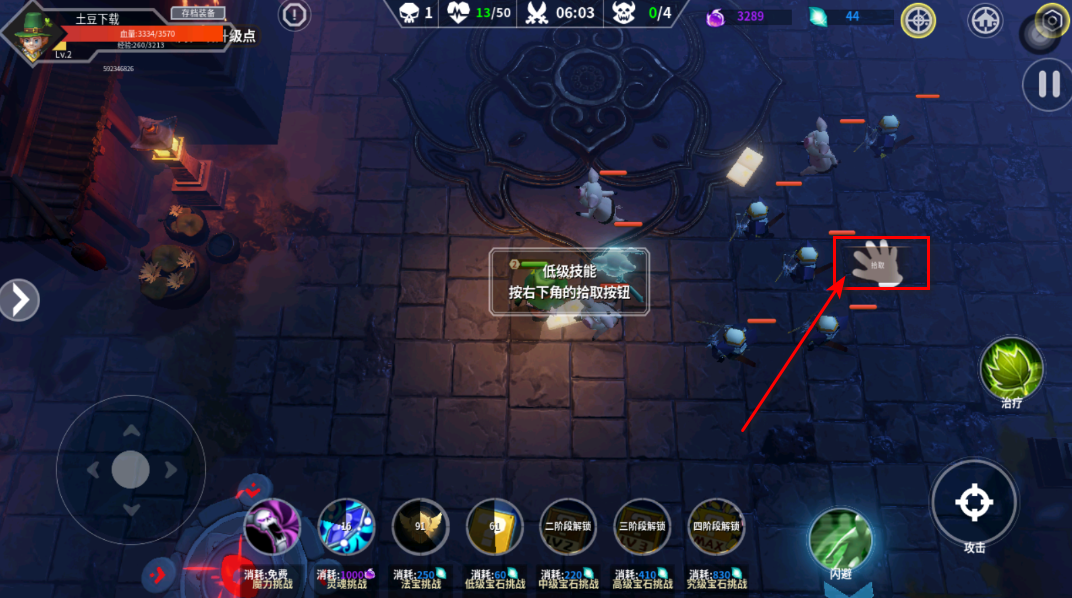Open the hexagon settings icon
This screenshot has width=1072, height=598.
pos(1052,20)
